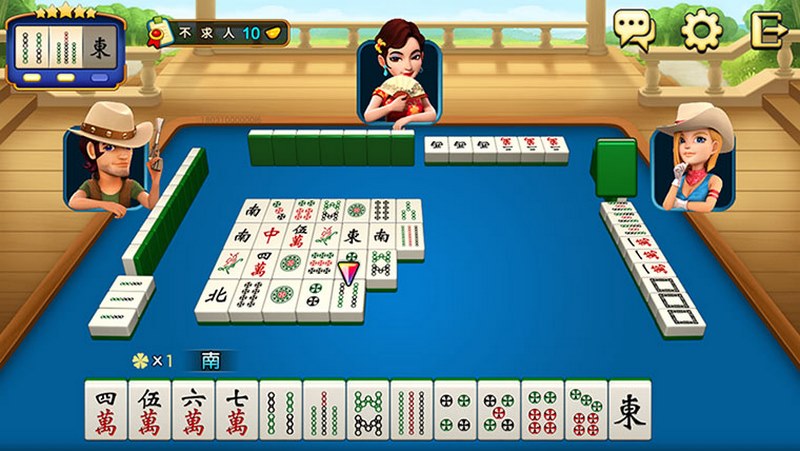800x451 pixels.
Task: Select the 8-bamboo M-shaped tile in hand
Action: coord(368,410)
